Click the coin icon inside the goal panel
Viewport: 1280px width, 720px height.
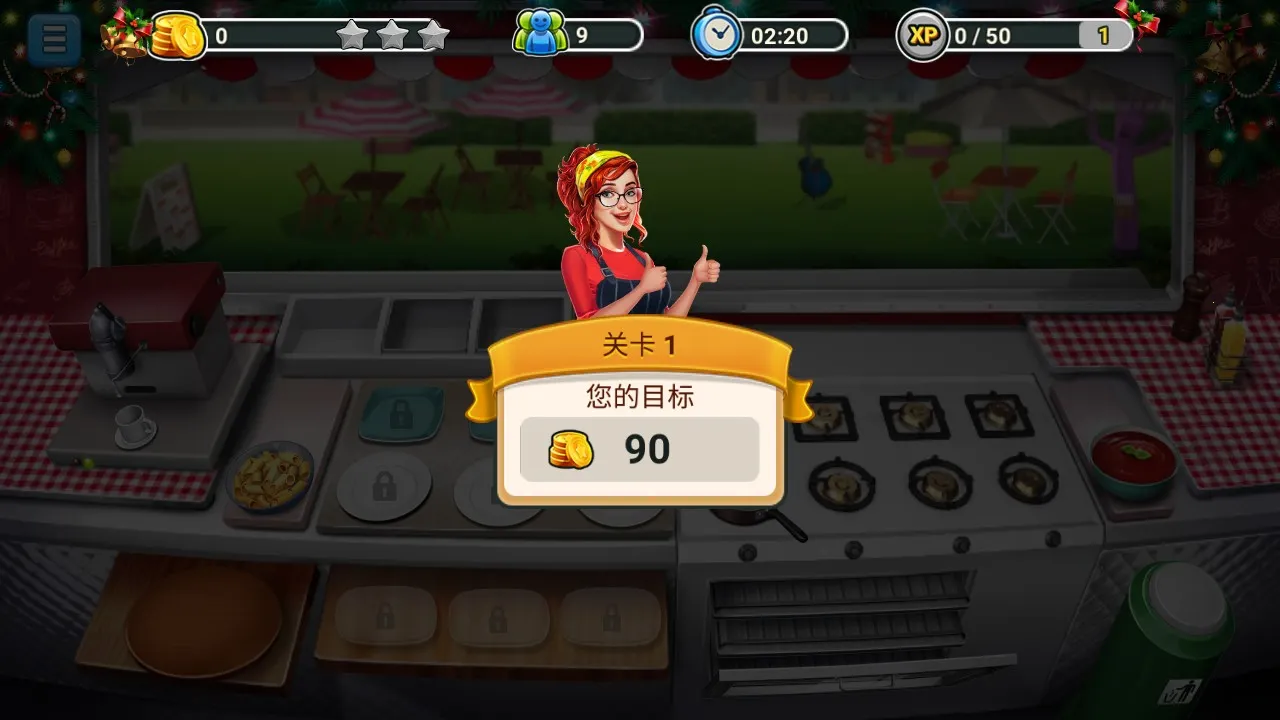570,449
